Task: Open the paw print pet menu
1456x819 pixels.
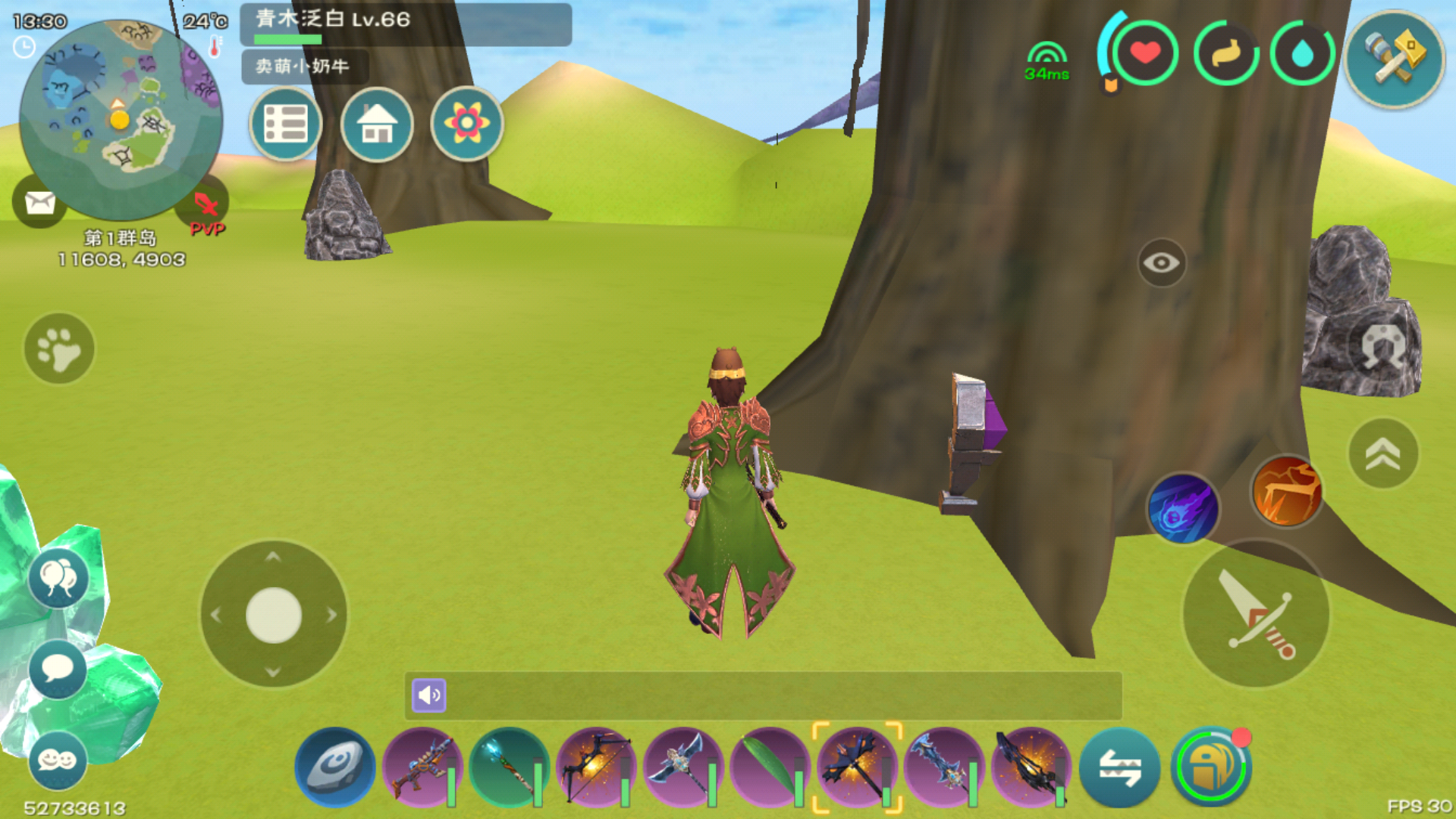Action: pyautogui.click(x=59, y=349)
